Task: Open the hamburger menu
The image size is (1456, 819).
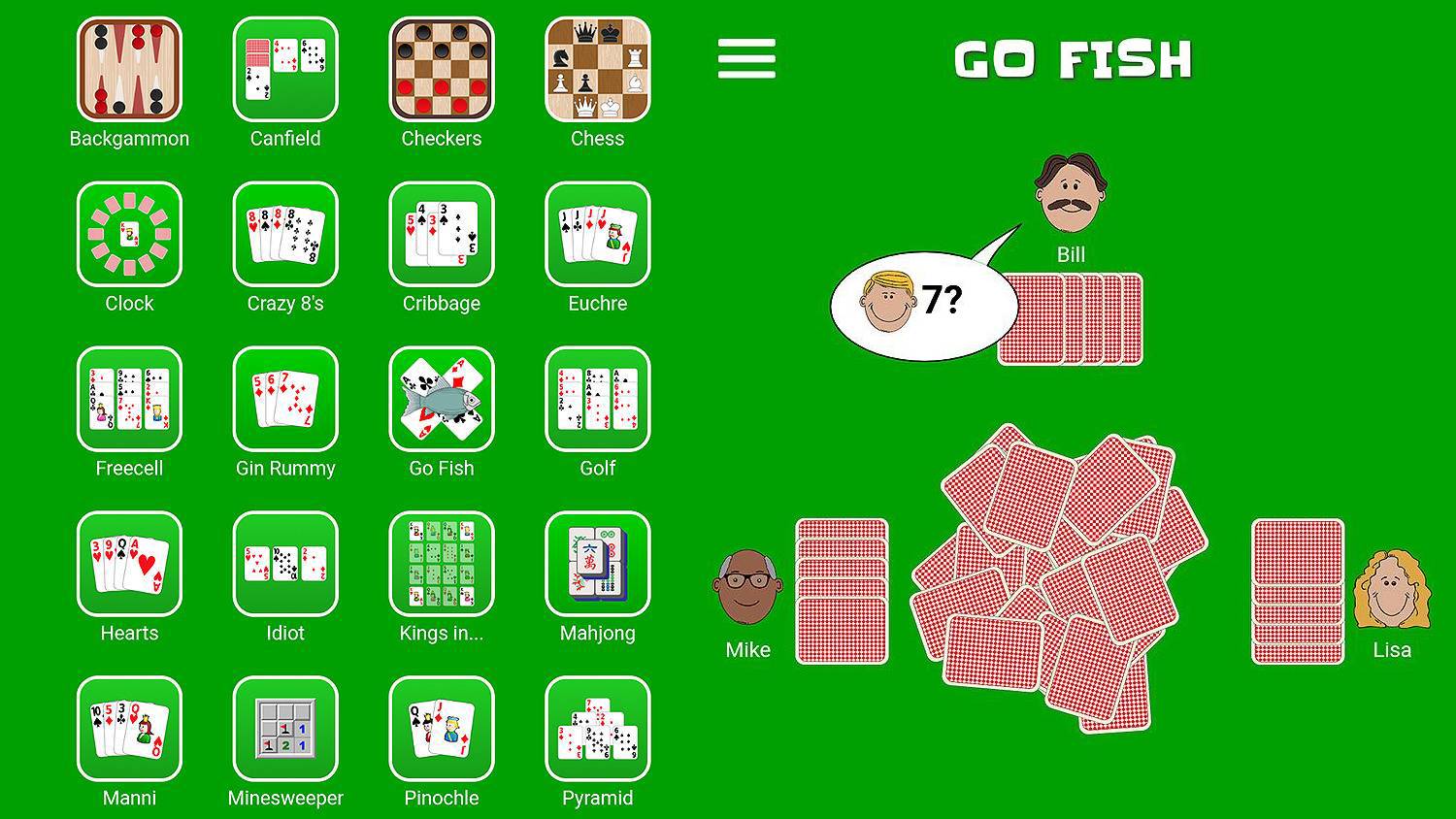Action: (x=745, y=58)
